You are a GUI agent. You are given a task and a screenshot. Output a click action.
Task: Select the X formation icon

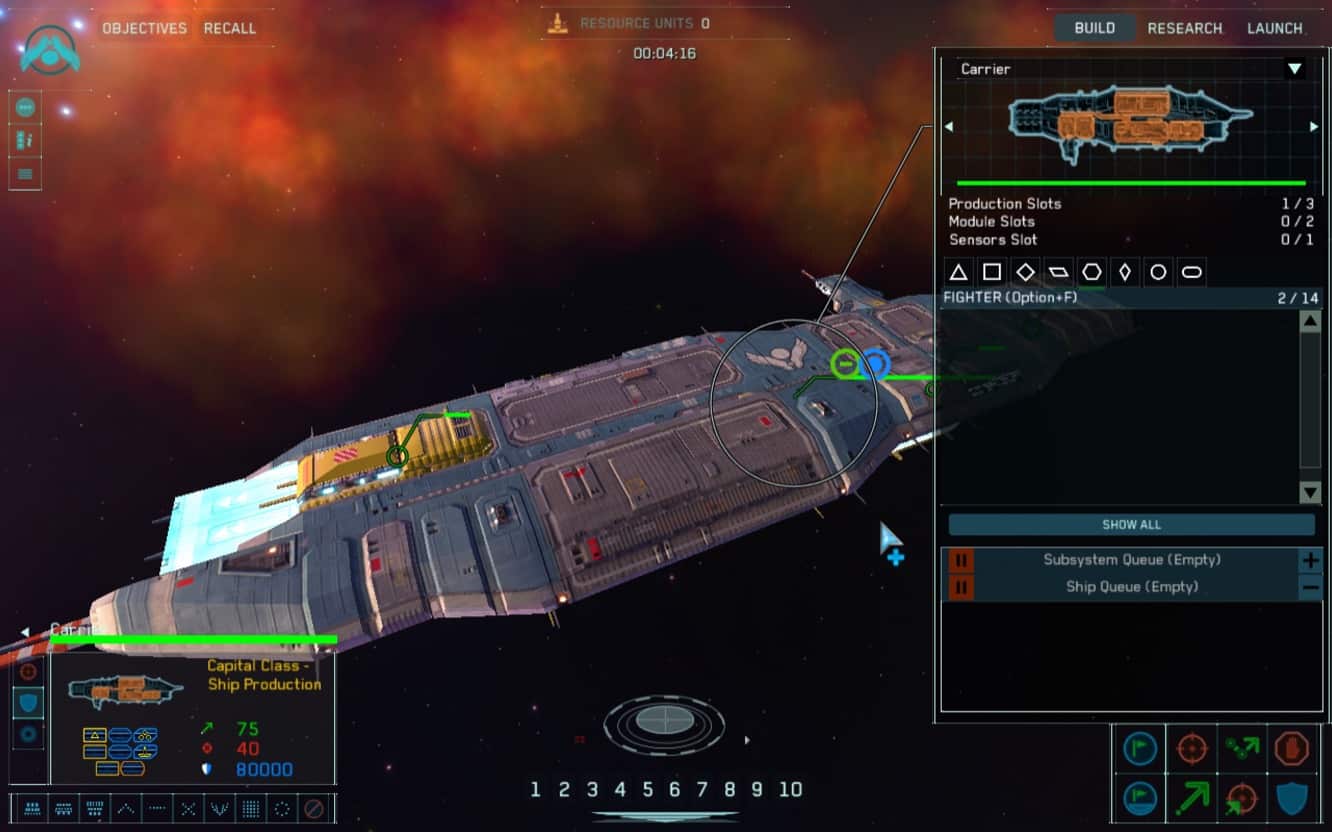point(188,808)
